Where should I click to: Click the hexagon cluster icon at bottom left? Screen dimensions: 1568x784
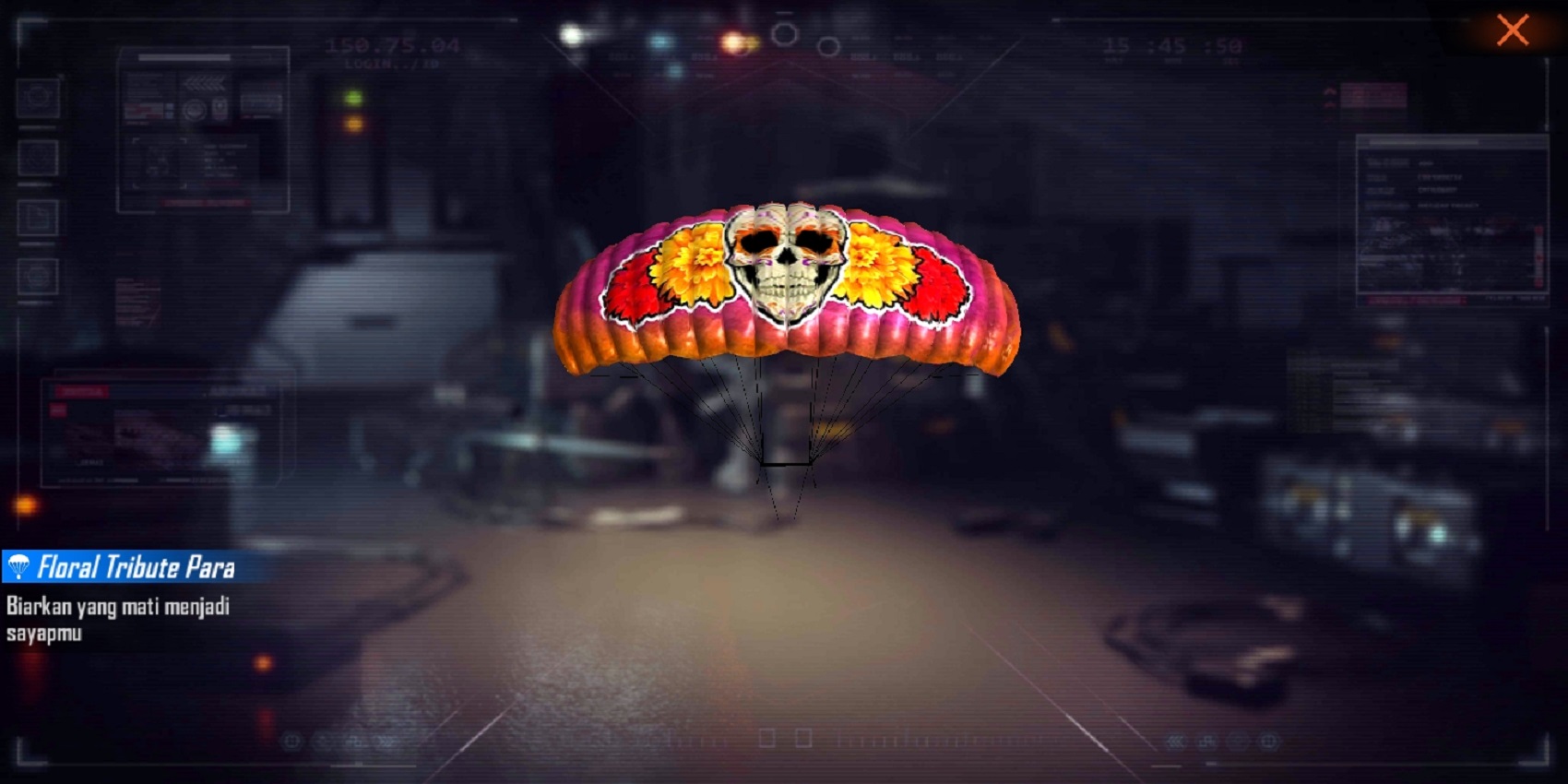pyautogui.click(x=291, y=740)
